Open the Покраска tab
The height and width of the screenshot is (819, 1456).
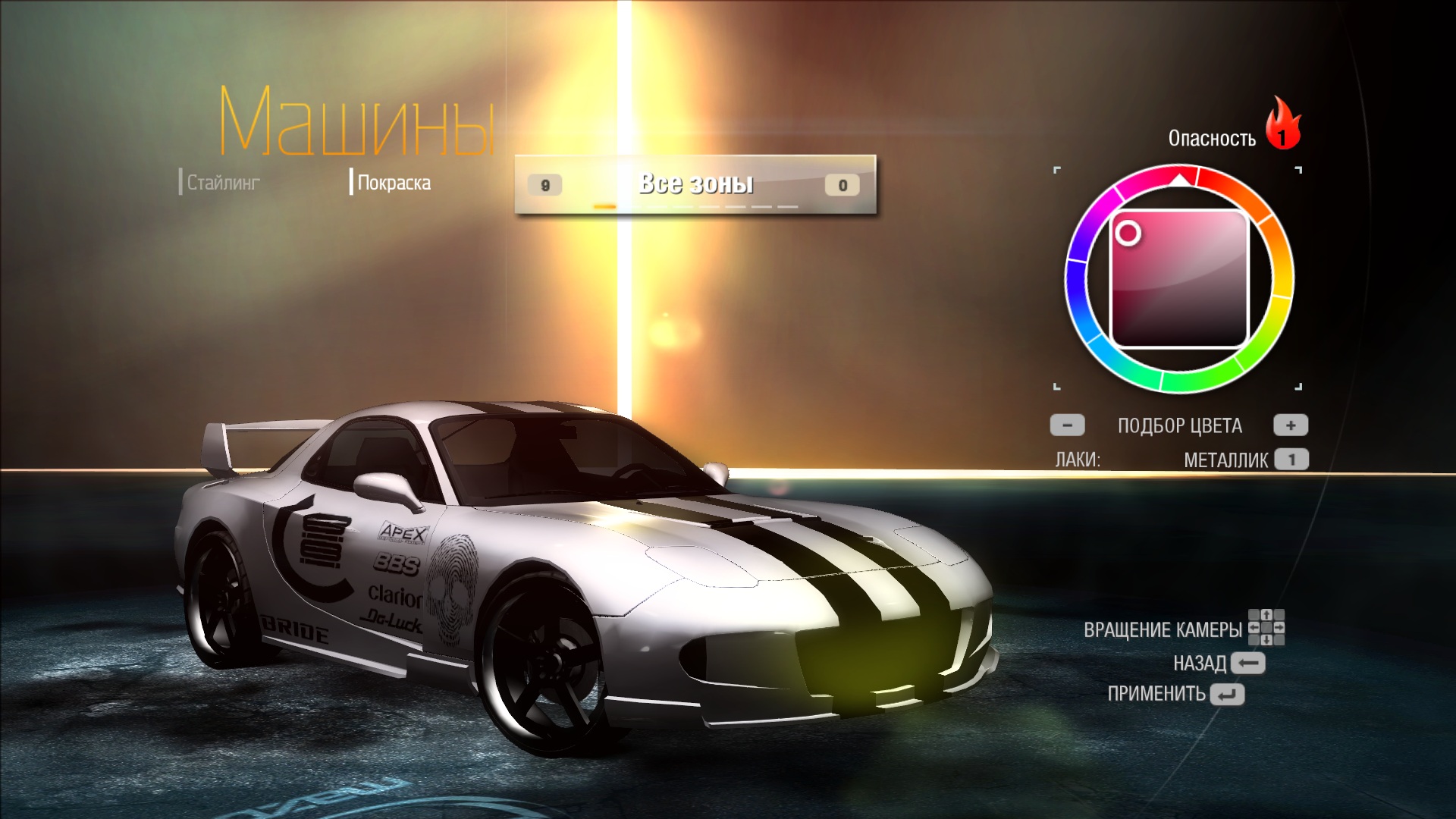pos(394,183)
